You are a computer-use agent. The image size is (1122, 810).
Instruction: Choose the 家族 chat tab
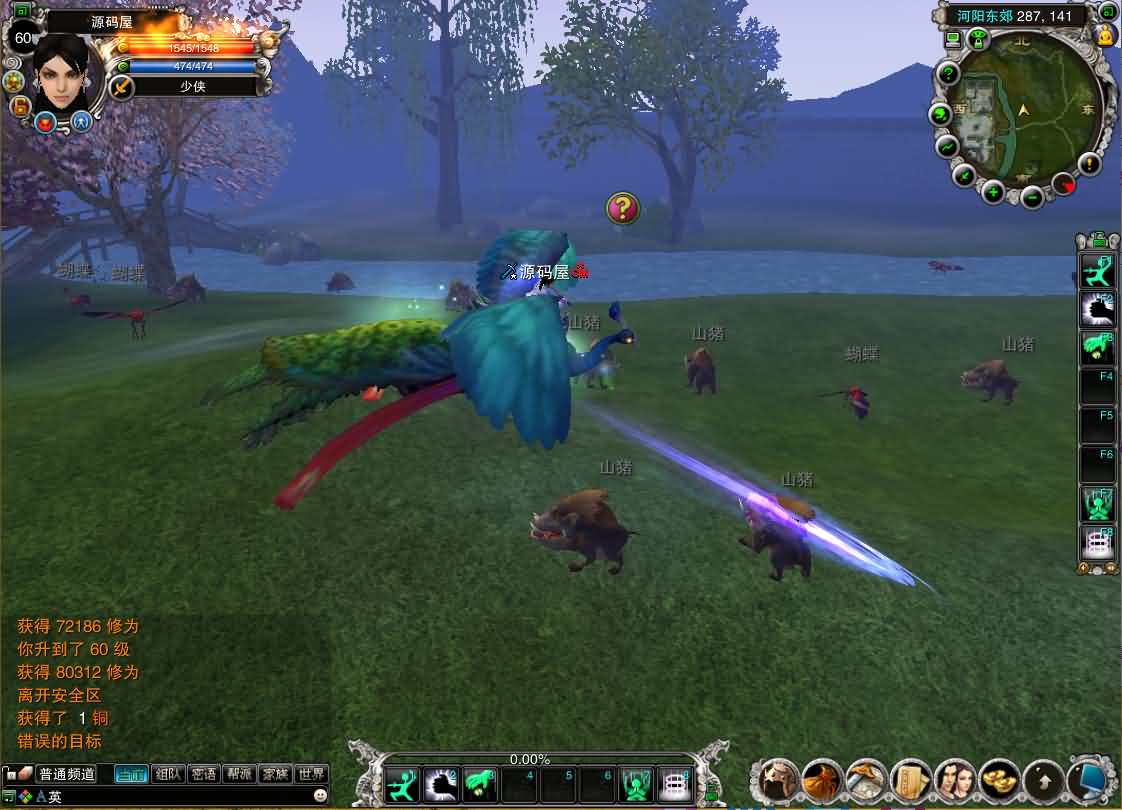click(x=274, y=774)
